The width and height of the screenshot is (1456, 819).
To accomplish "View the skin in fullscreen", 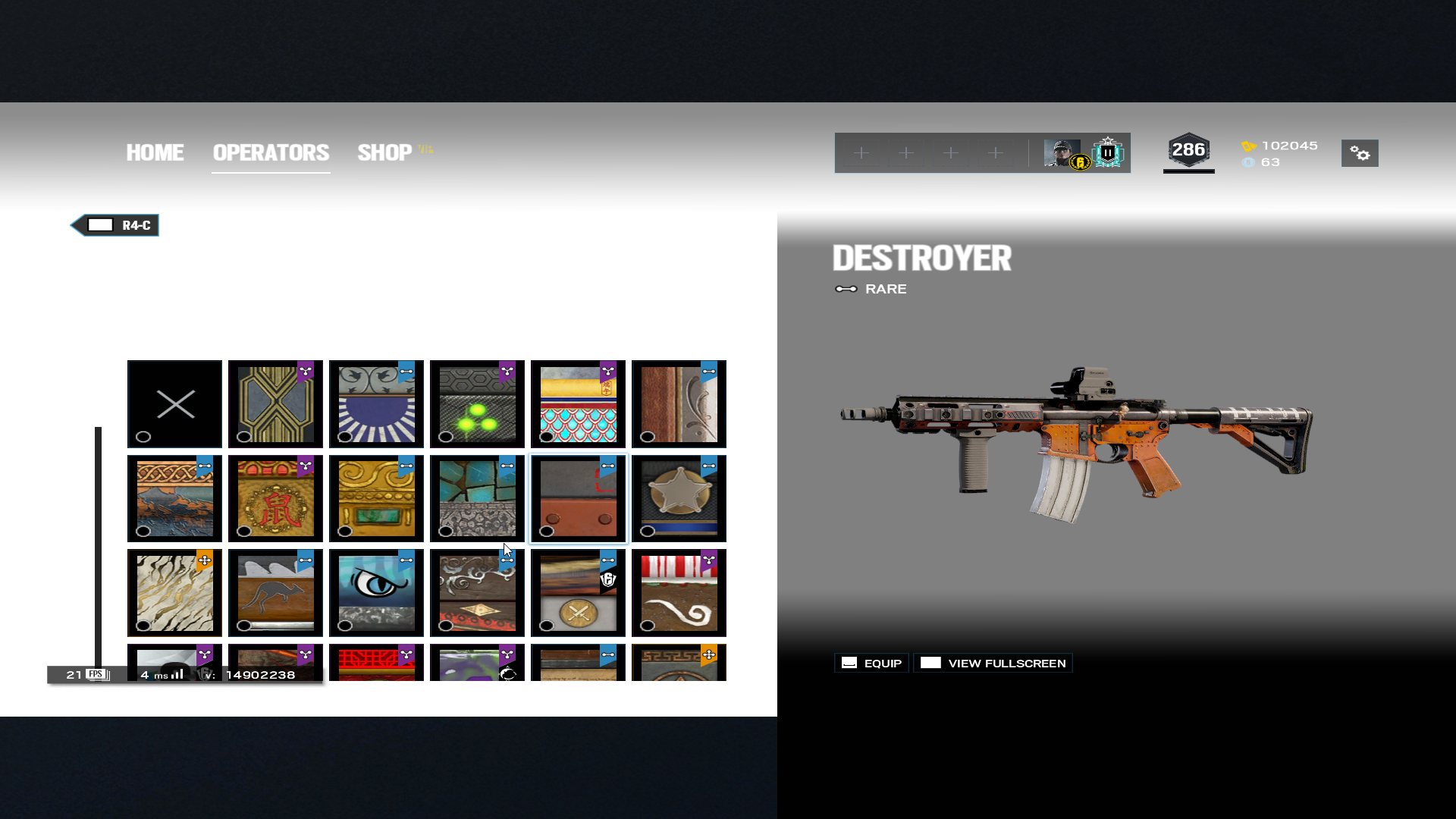I will pyautogui.click(x=993, y=663).
